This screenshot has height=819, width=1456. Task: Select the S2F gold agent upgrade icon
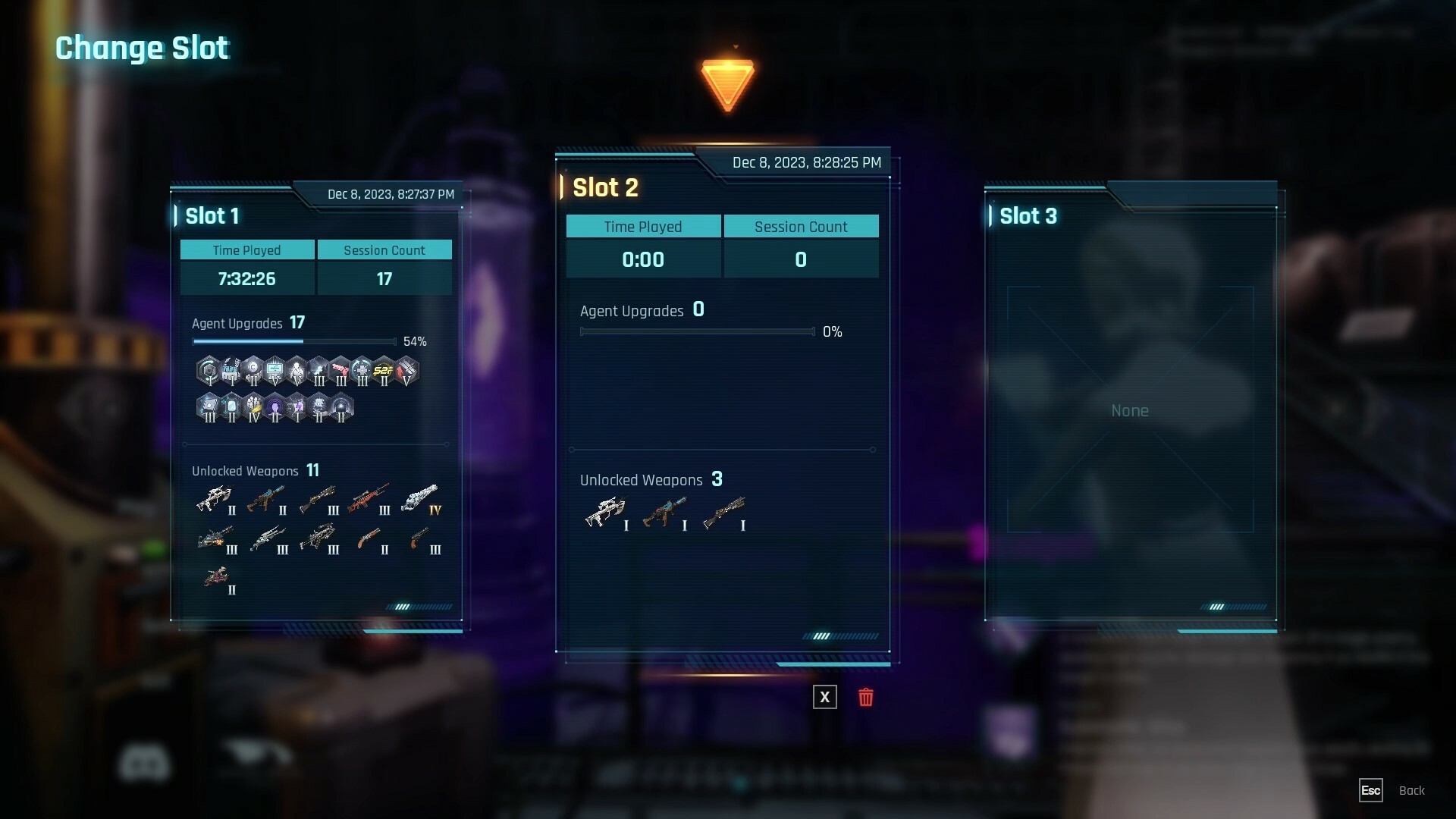pos(384,370)
